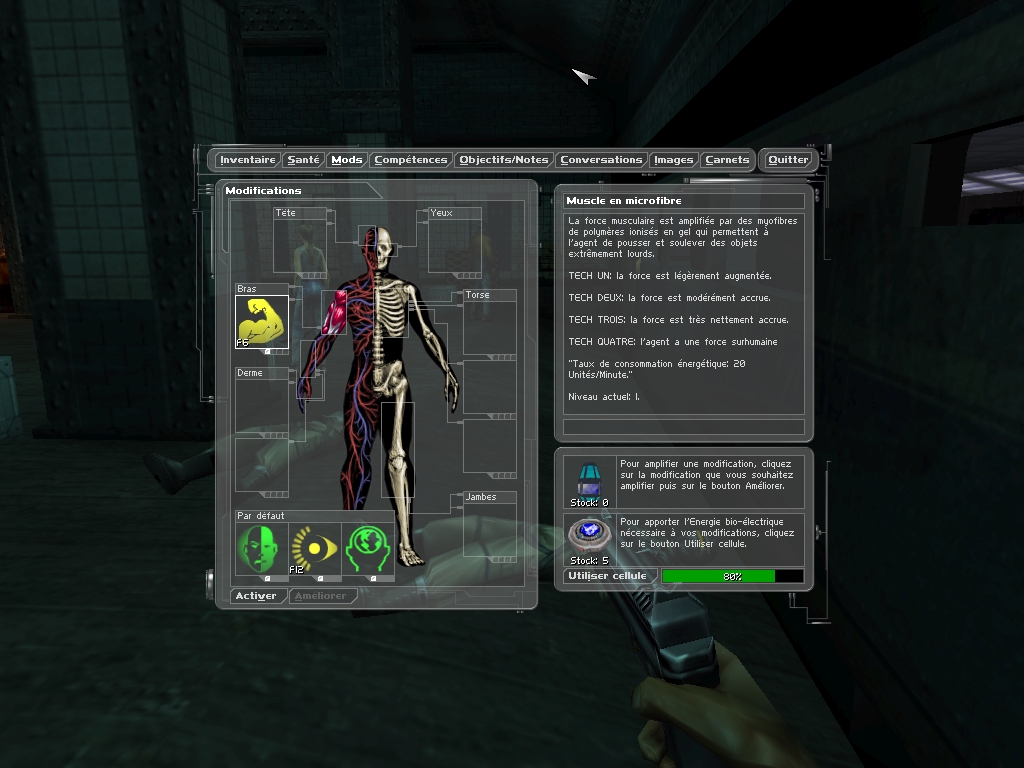The height and width of the screenshot is (768, 1024).
Task: Select the Mods tab
Action: pos(347,160)
